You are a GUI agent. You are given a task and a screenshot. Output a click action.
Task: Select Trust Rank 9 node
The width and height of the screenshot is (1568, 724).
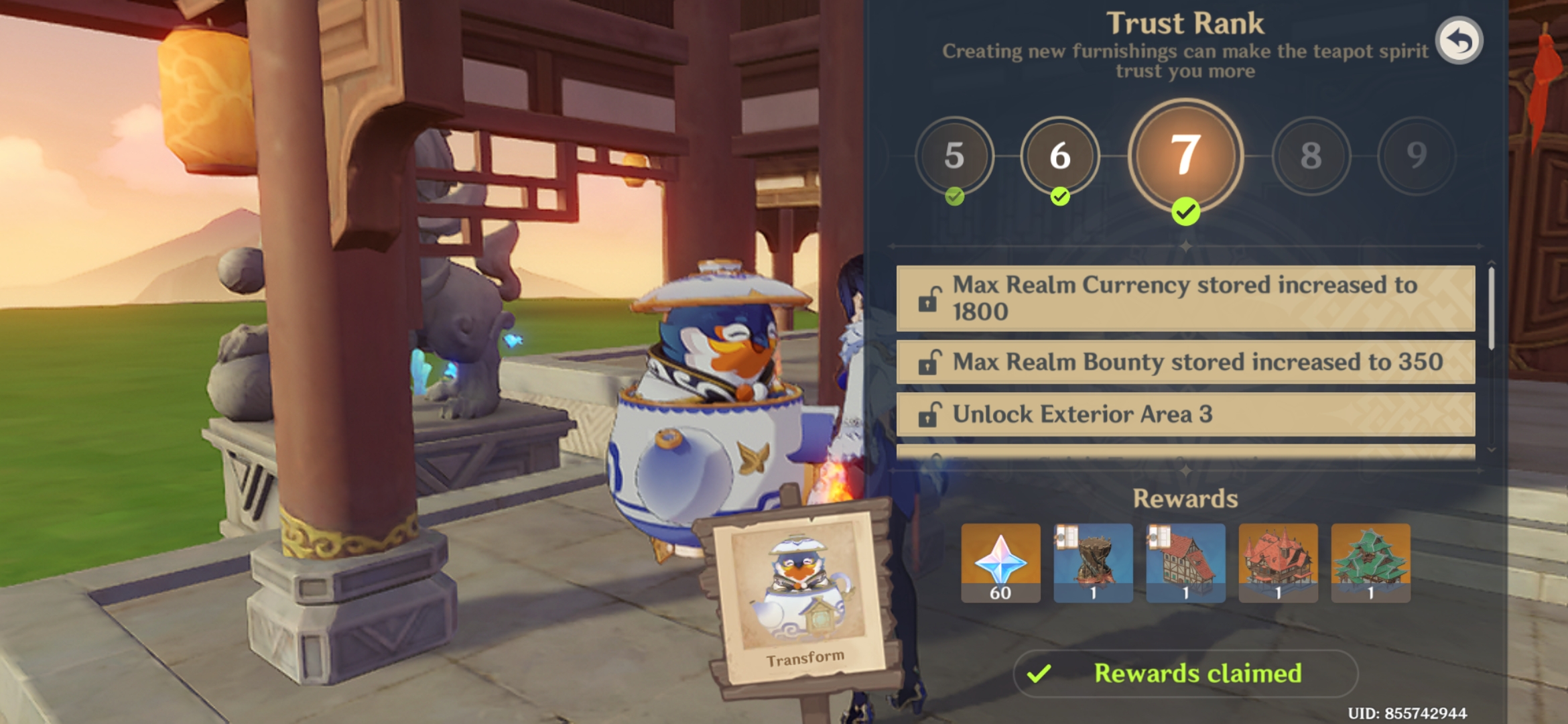tap(1416, 156)
